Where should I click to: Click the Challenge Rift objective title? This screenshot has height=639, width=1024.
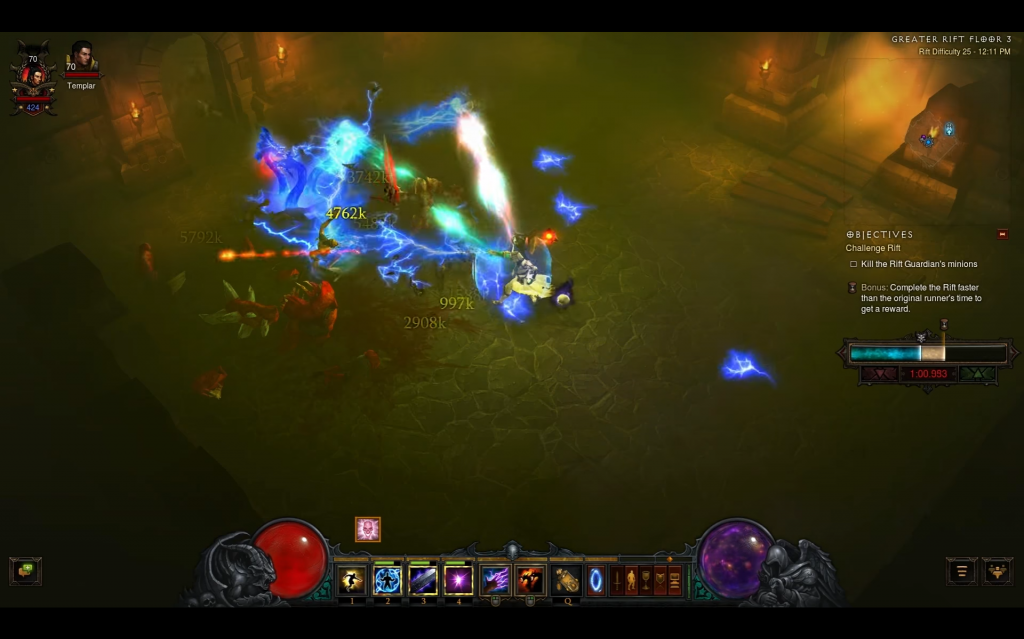click(873, 248)
